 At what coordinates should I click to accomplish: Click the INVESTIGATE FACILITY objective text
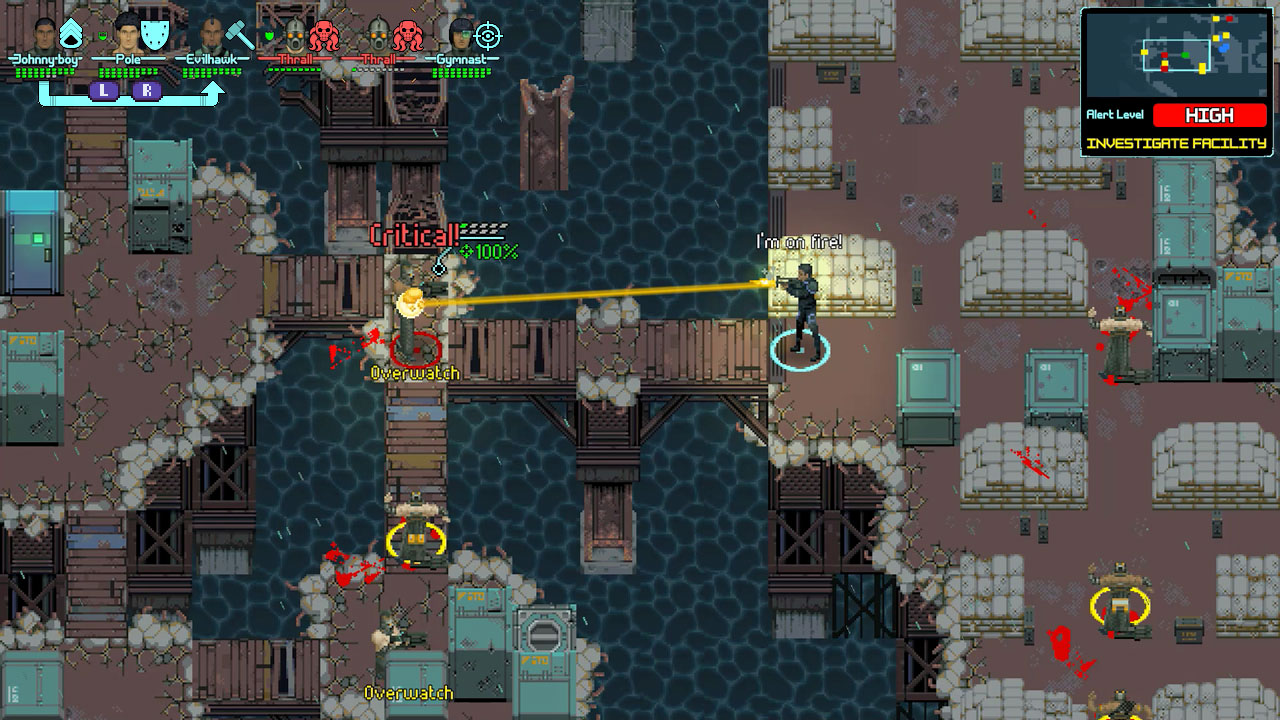1177,141
